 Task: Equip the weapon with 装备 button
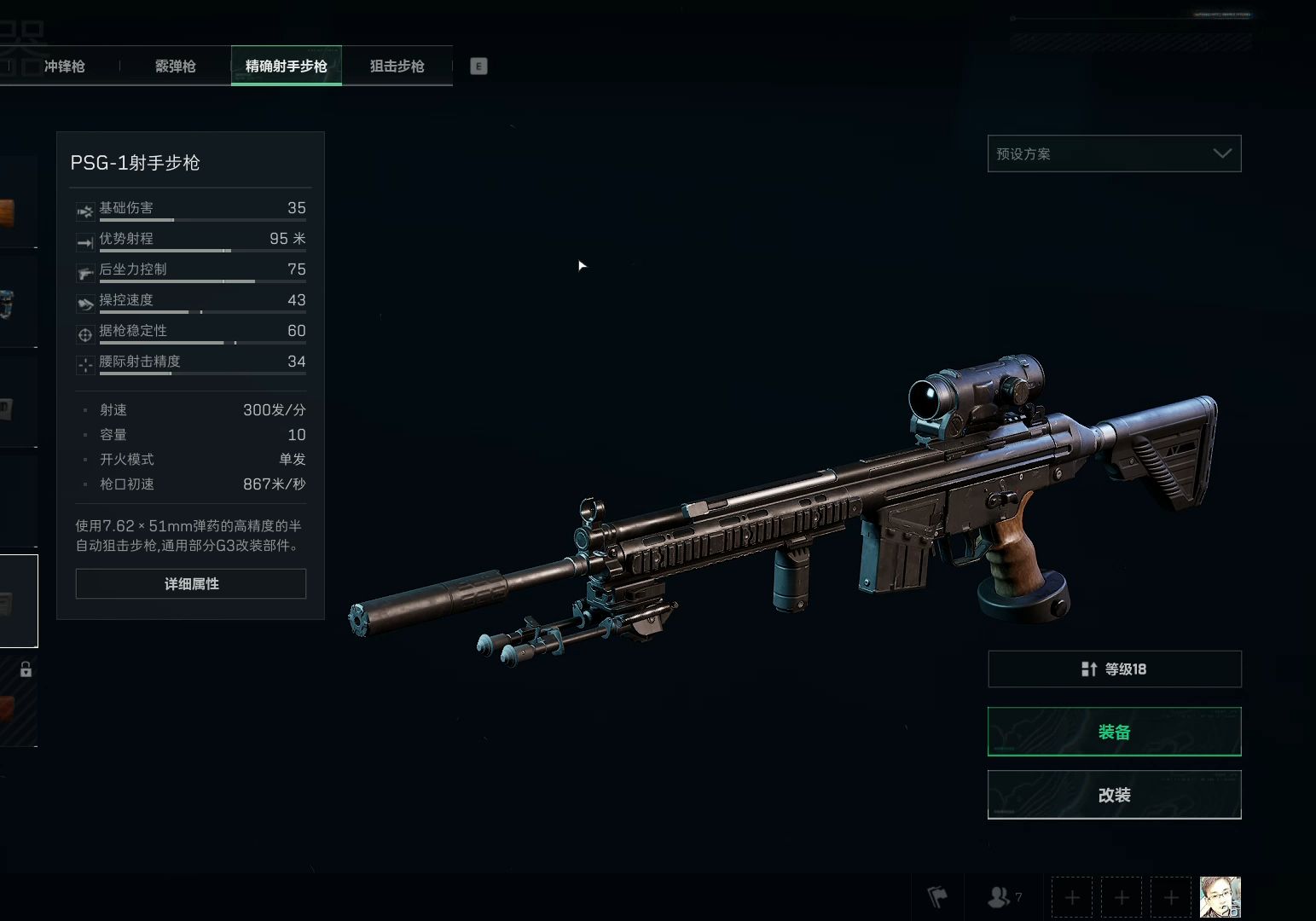pyautogui.click(x=1114, y=732)
